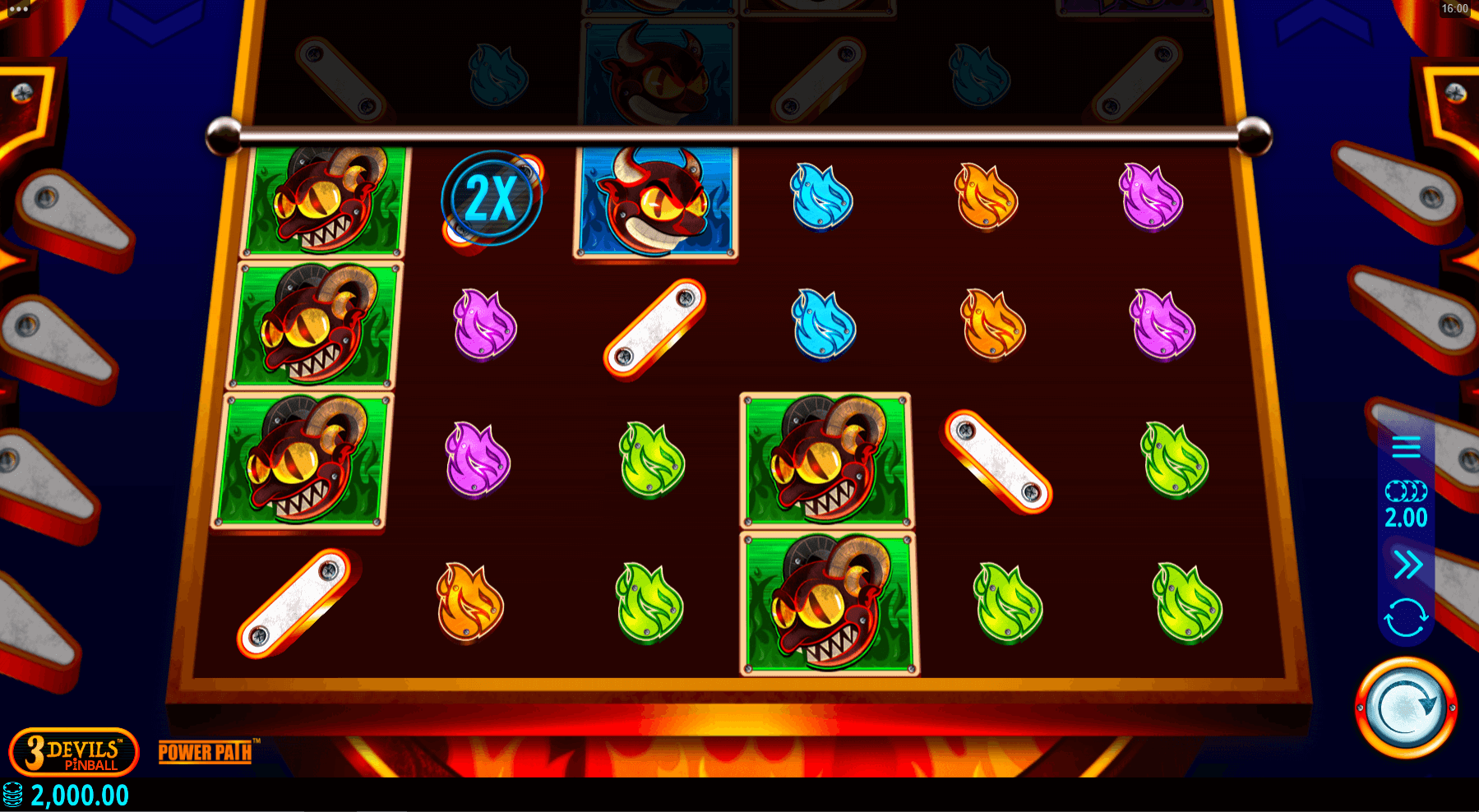Select the blue devil symbol with horns
1479x812 pixels.
(x=654, y=201)
